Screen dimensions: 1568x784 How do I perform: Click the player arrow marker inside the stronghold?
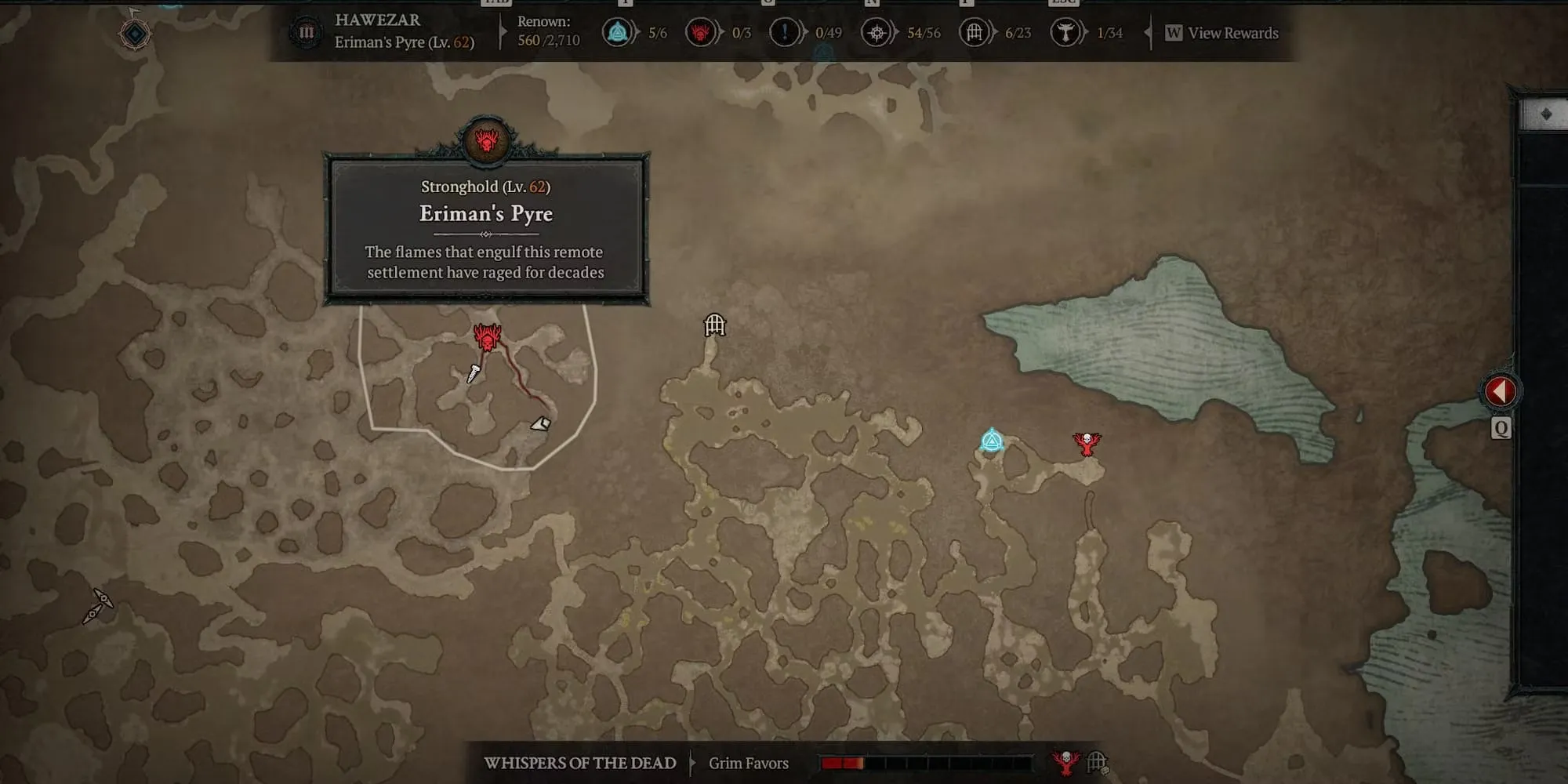[x=541, y=424]
